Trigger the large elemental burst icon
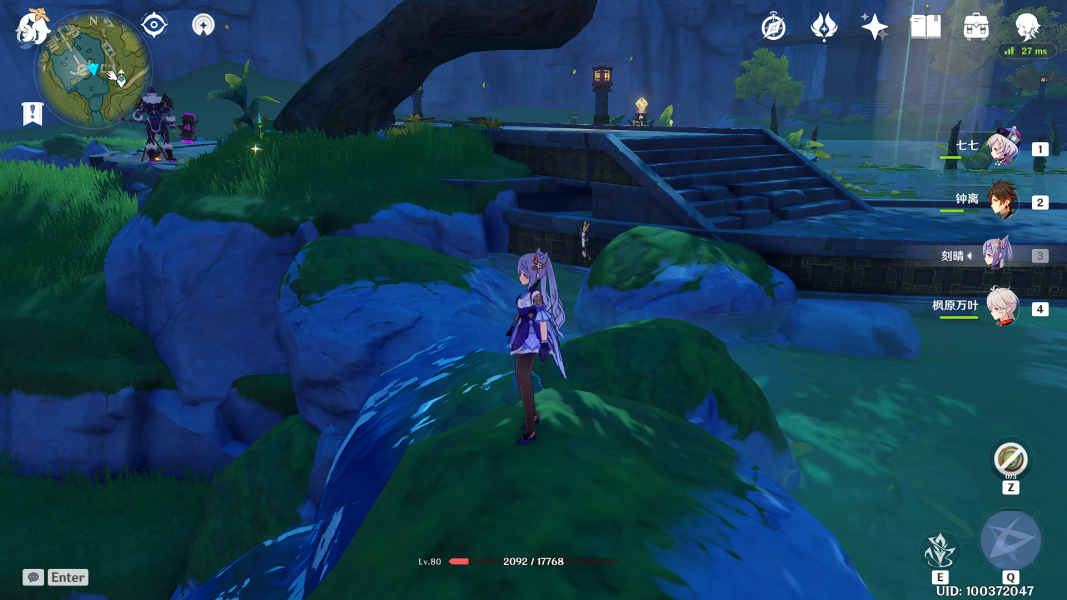The image size is (1067, 600). 1011,540
